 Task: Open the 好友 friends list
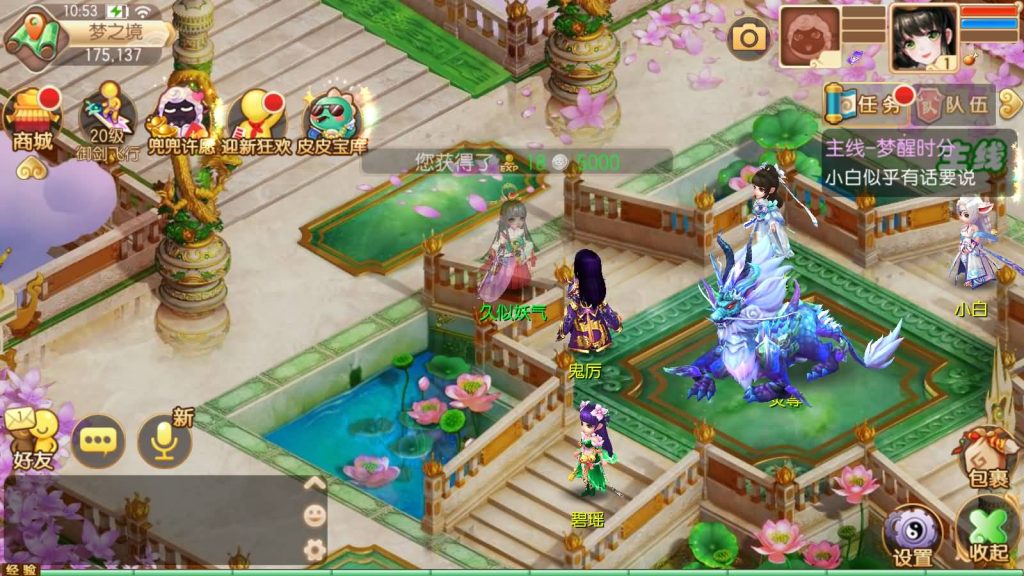[32, 439]
